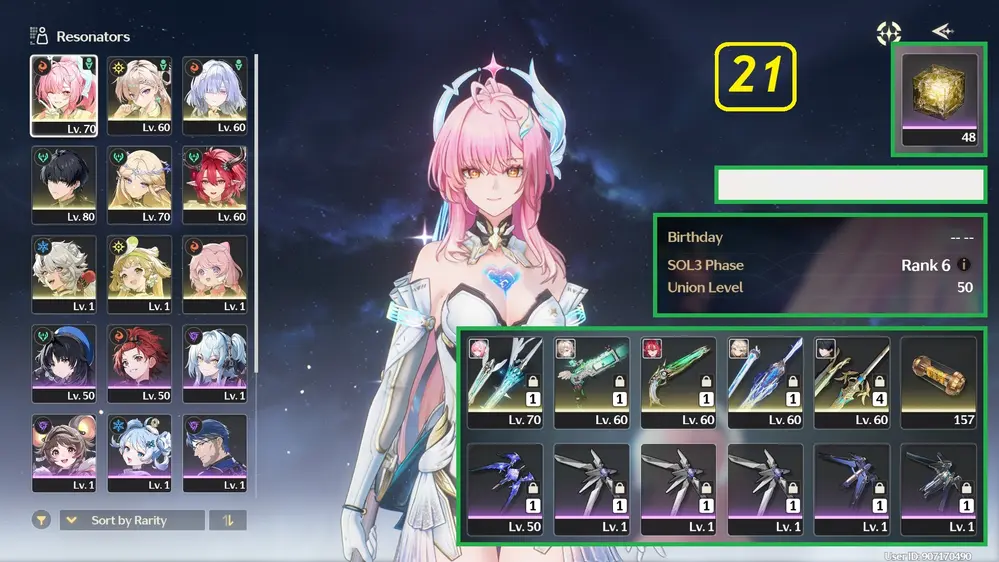999x562 pixels.
Task: Pick the Lv. 60 red-haired horned resonator
Action: pyautogui.click(x=215, y=185)
